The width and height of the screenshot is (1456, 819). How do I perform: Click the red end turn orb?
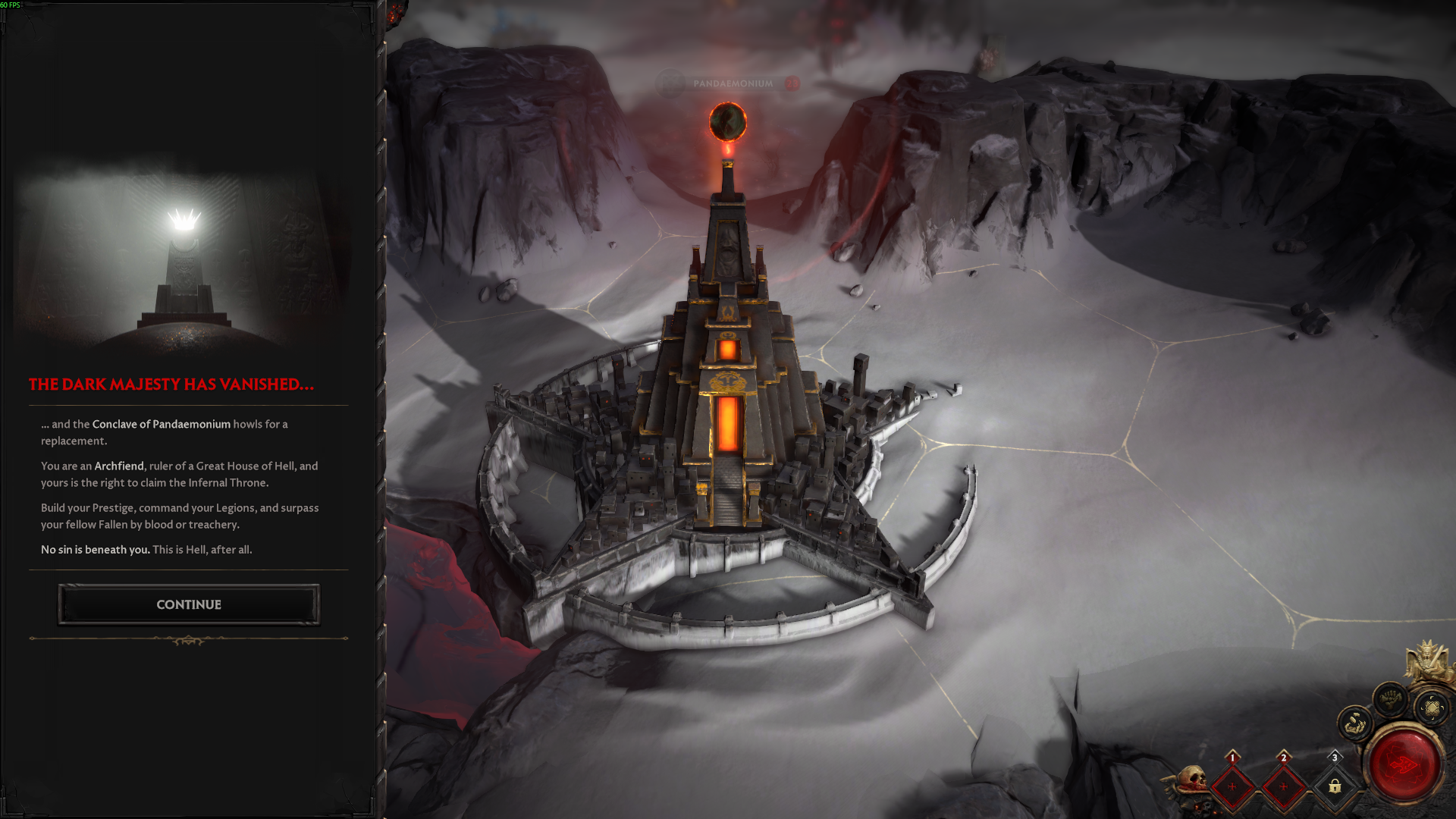(x=1404, y=764)
